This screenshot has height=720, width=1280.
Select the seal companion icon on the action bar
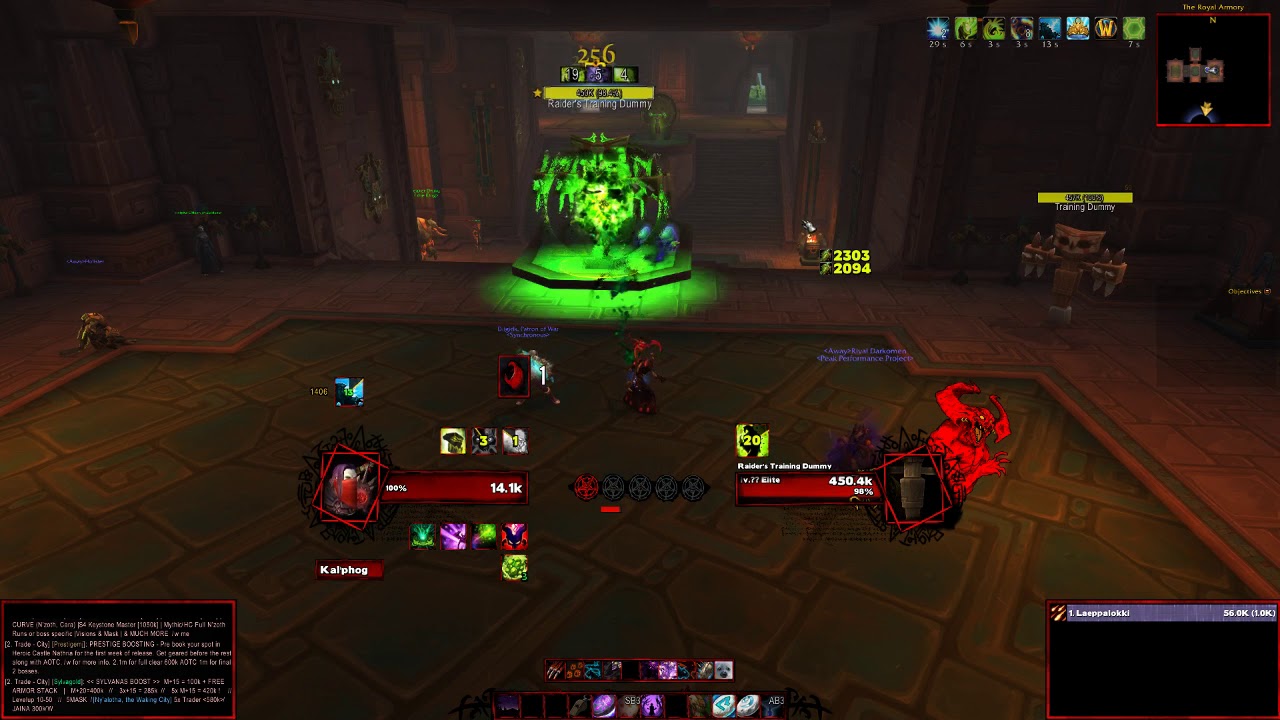(x=723, y=670)
